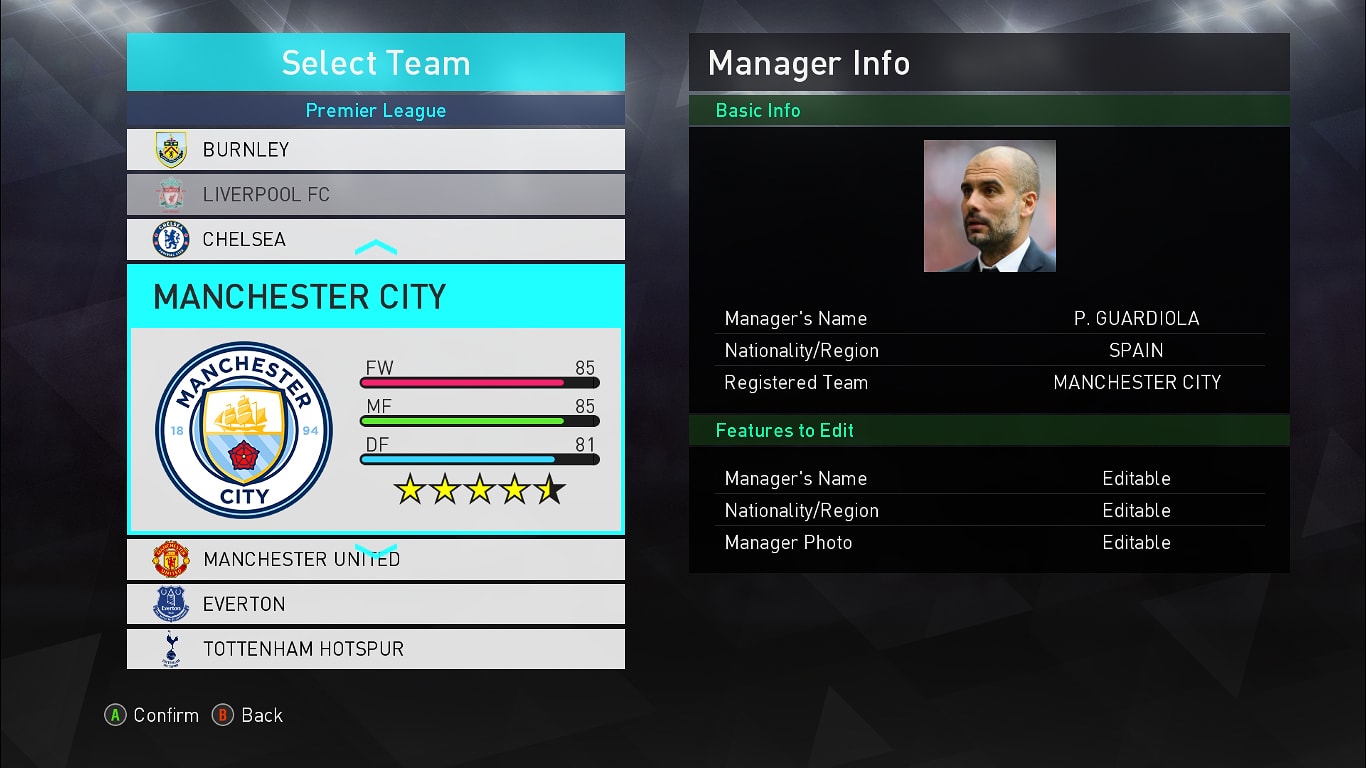Screen dimensions: 1366x768
Task: Click the up arrow above Manchester City
Action: point(376,247)
